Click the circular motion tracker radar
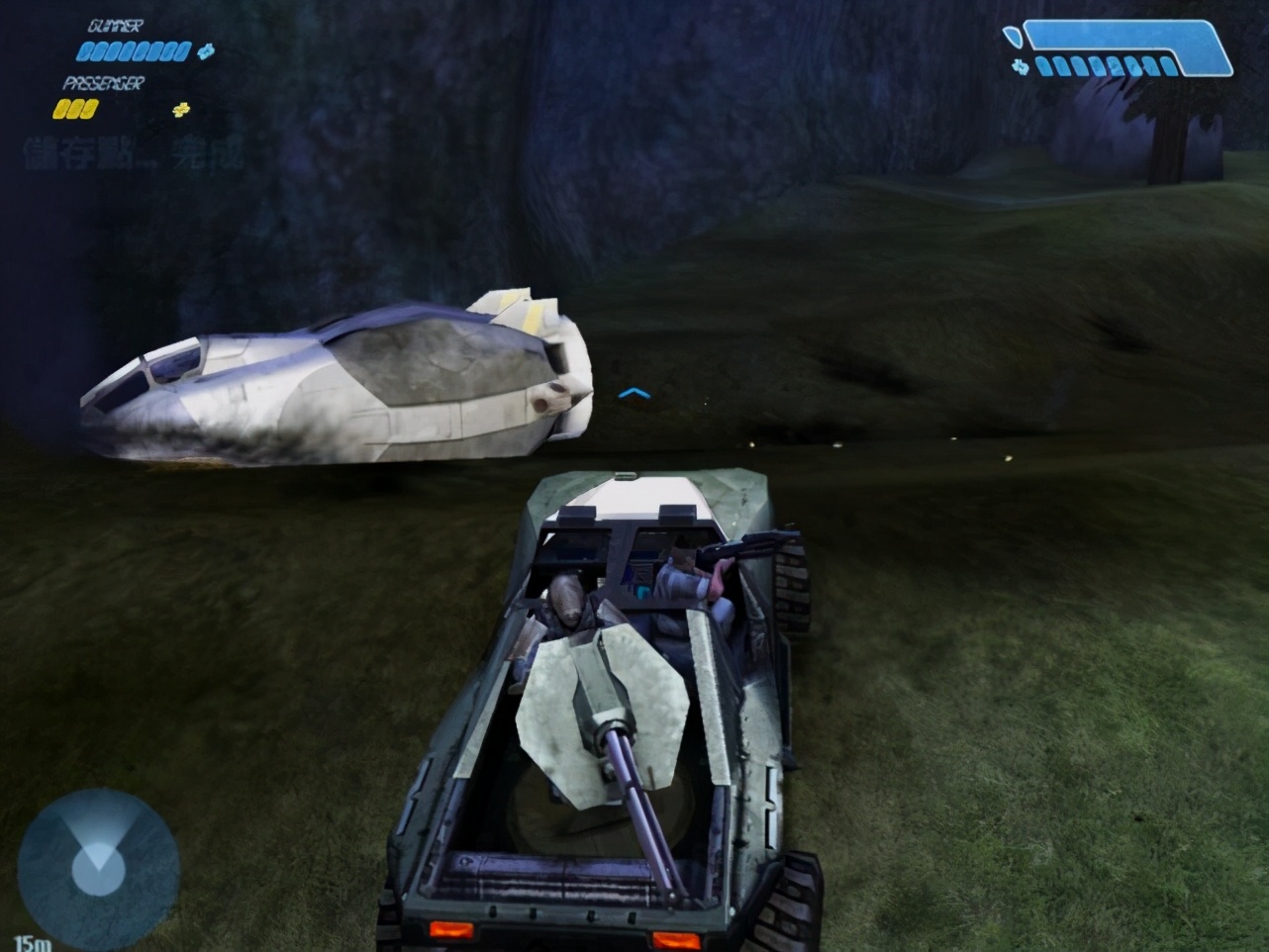The width and height of the screenshot is (1269, 952). tap(98, 870)
